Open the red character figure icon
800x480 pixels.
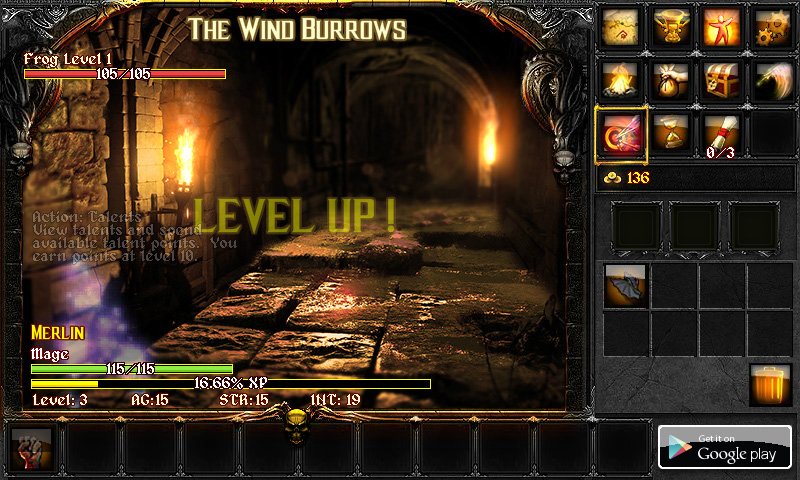pos(722,27)
